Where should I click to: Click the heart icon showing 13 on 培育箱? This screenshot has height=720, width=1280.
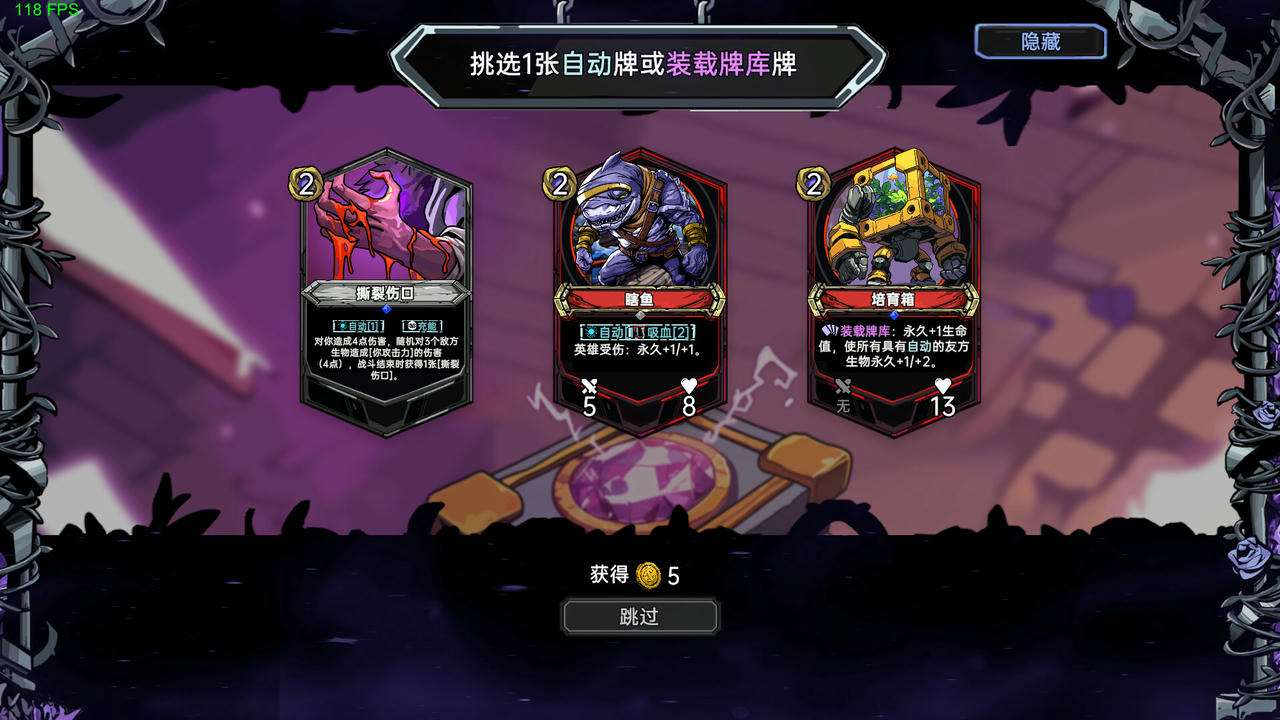pos(941,386)
